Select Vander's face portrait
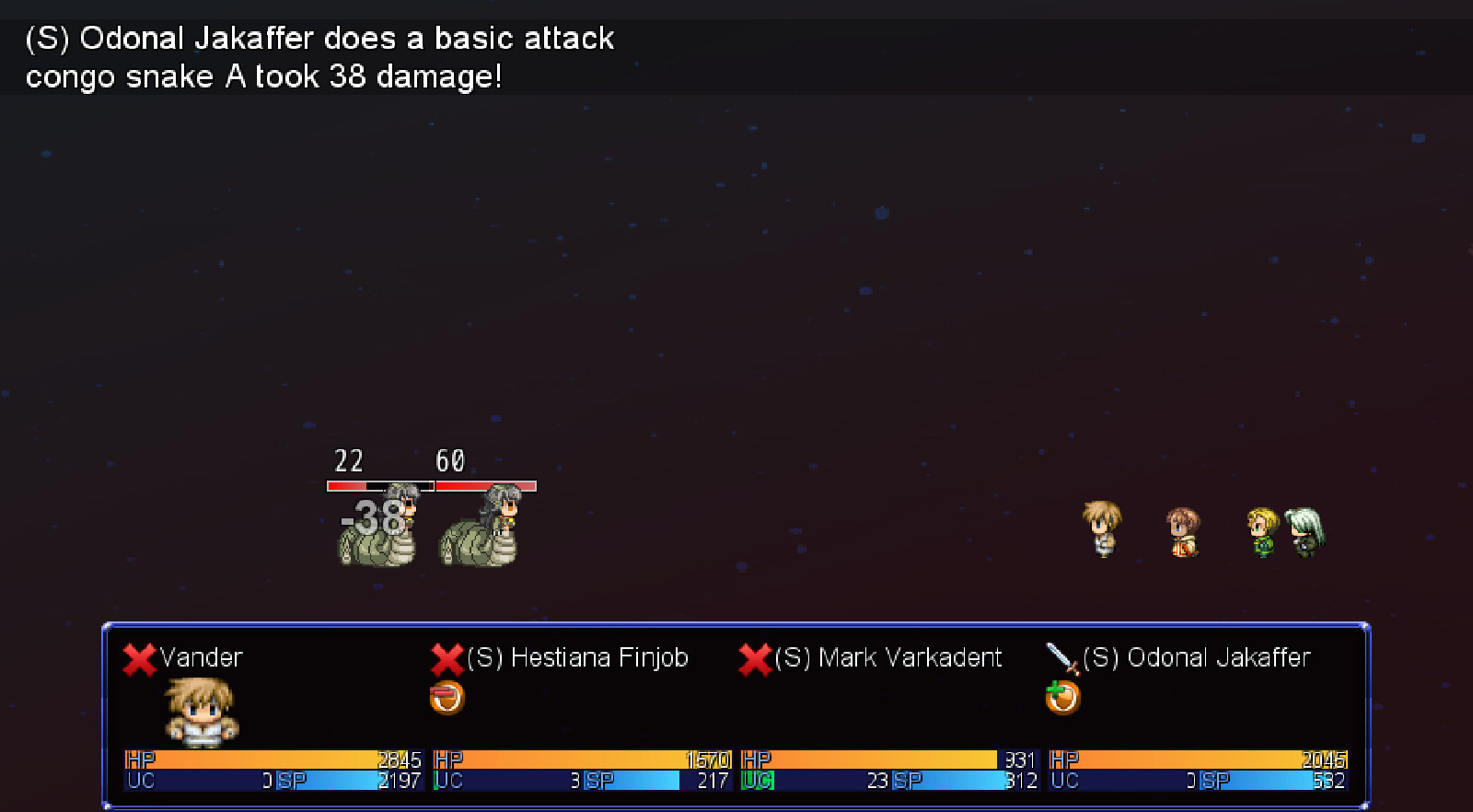Screen dimensions: 1473x812 202,712
